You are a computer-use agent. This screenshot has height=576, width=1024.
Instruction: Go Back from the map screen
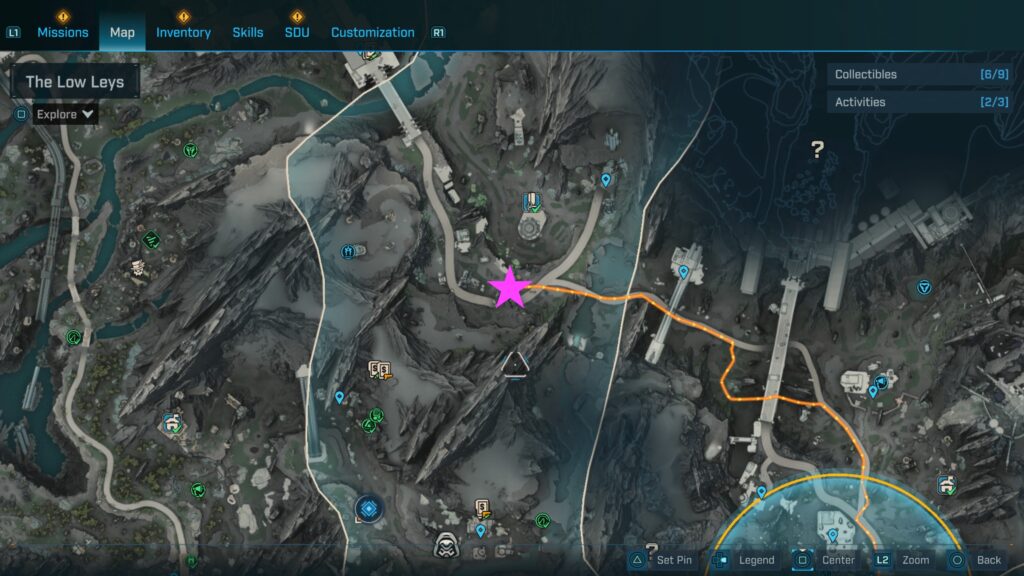pyautogui.click(x=977, y=560)
